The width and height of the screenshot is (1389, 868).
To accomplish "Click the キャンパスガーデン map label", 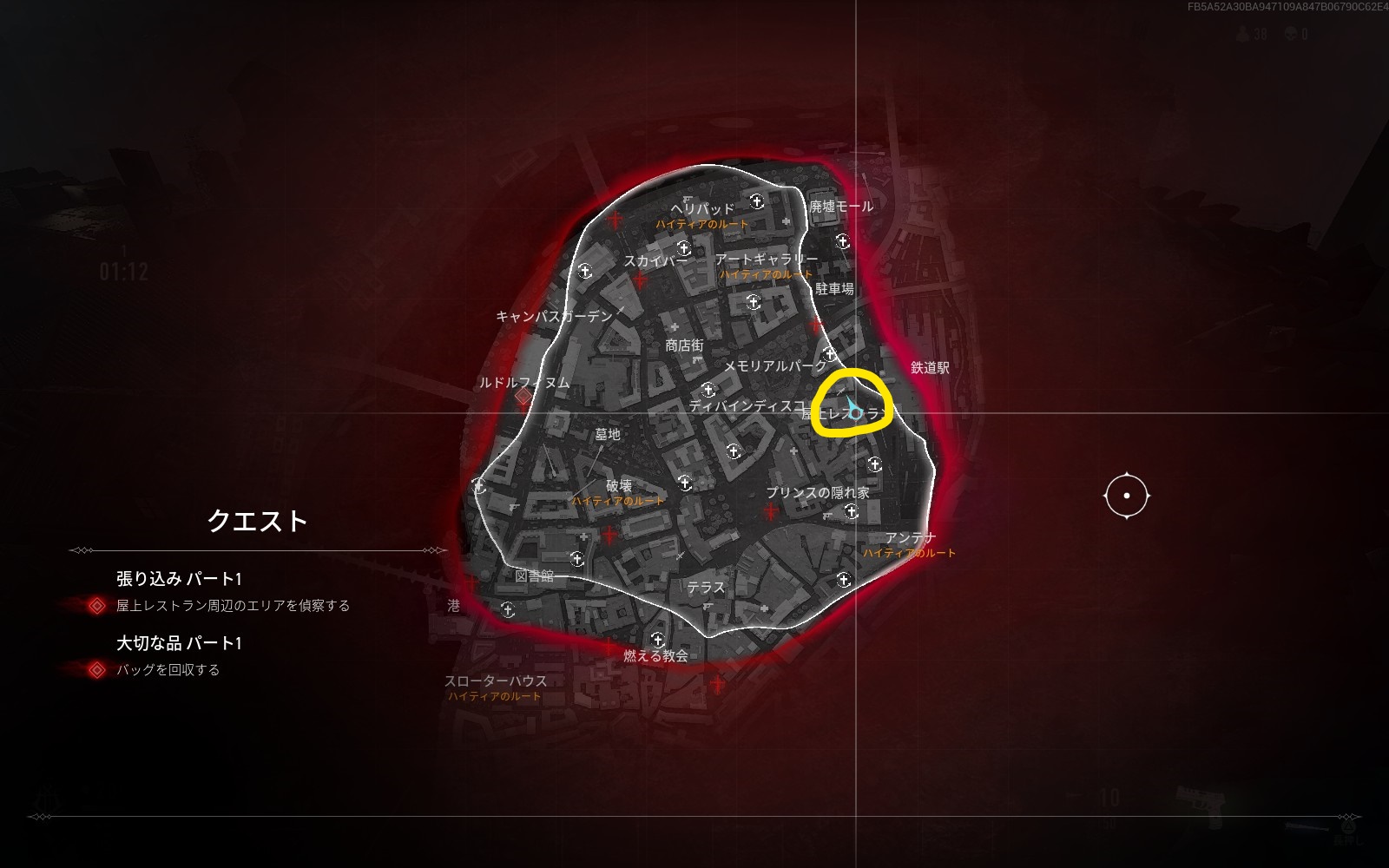I will click(554, 317).
